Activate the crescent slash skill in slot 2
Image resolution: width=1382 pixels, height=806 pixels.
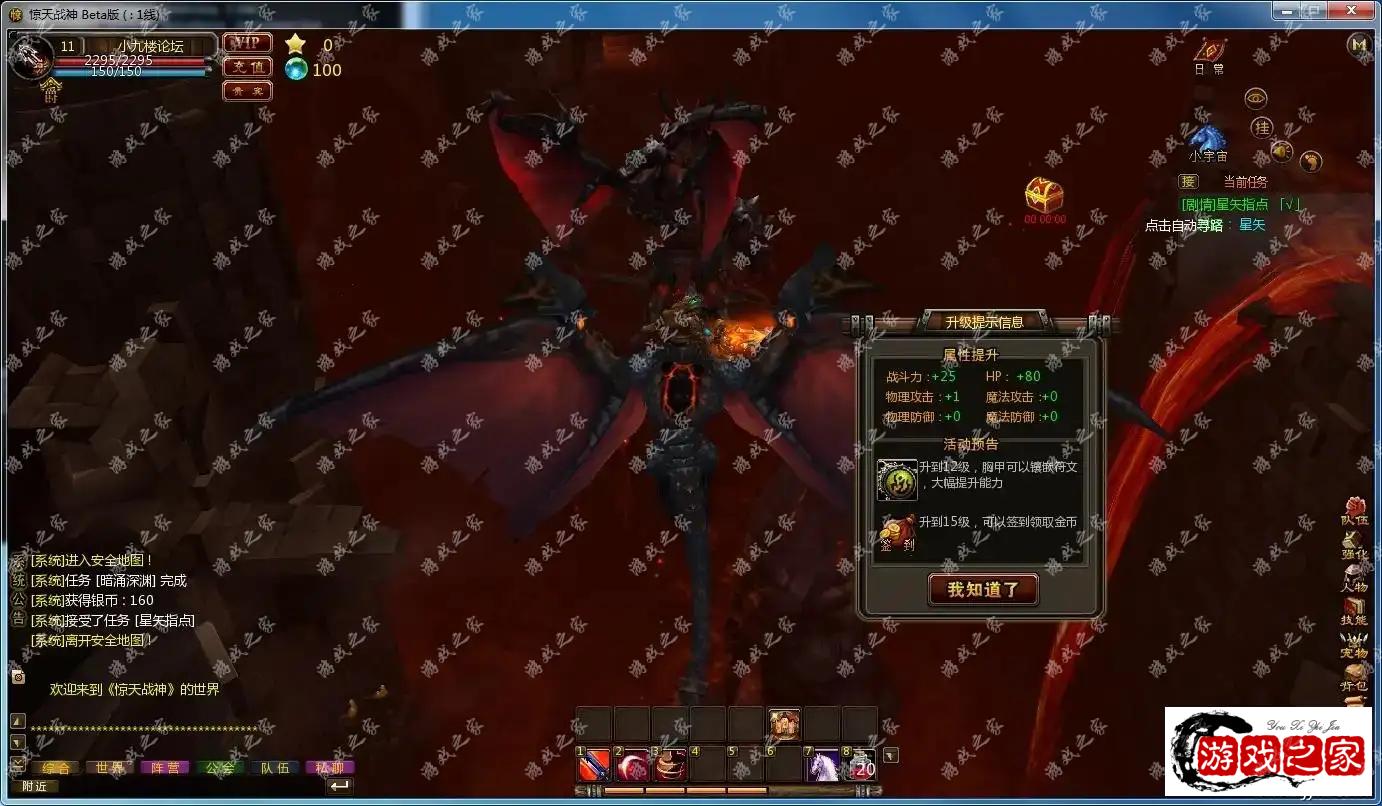(632, 765)
